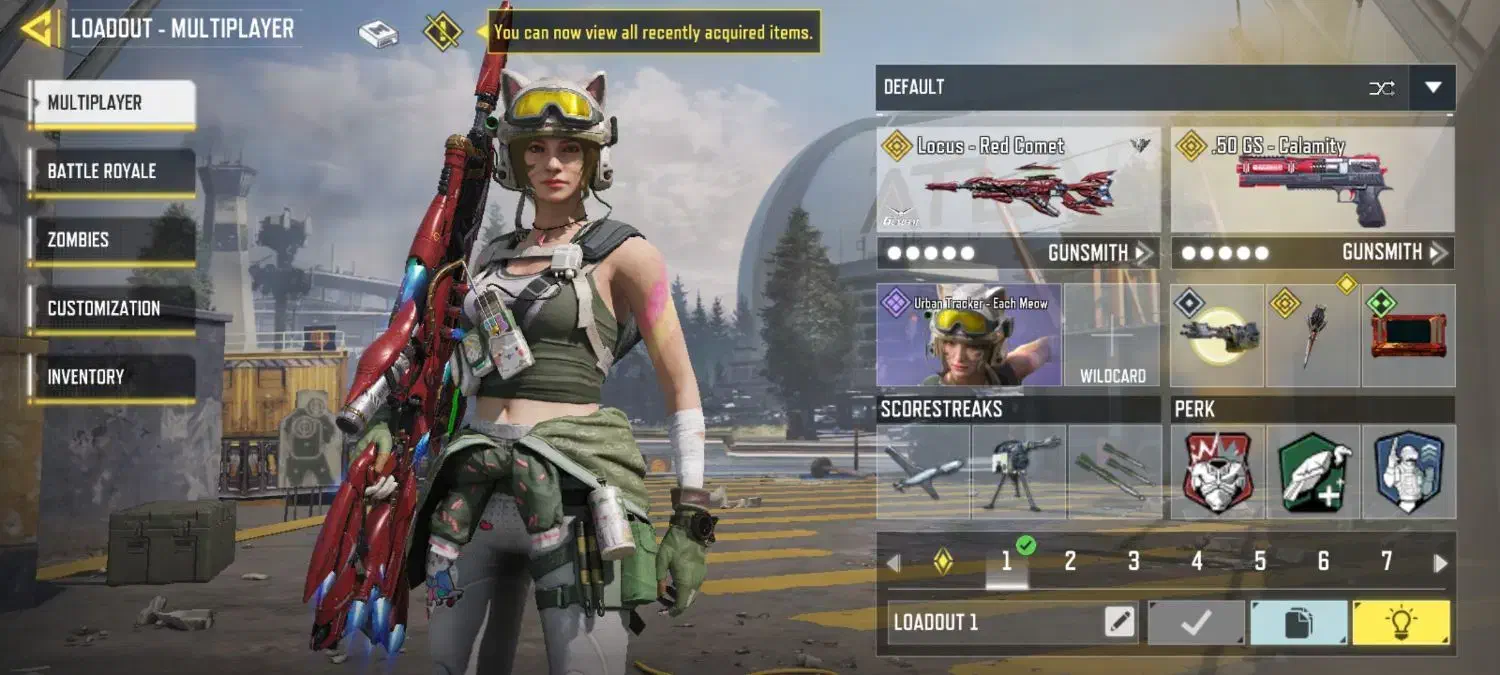Click the shuffle icon on Default bar
1500x675 pixels.
tap(1382, 88)
